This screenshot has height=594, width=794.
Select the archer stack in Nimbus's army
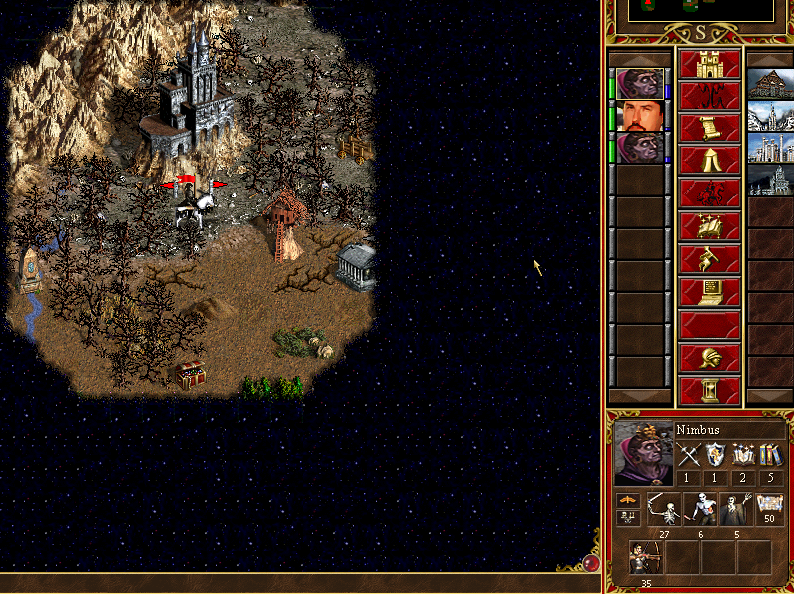pos(646,556)
